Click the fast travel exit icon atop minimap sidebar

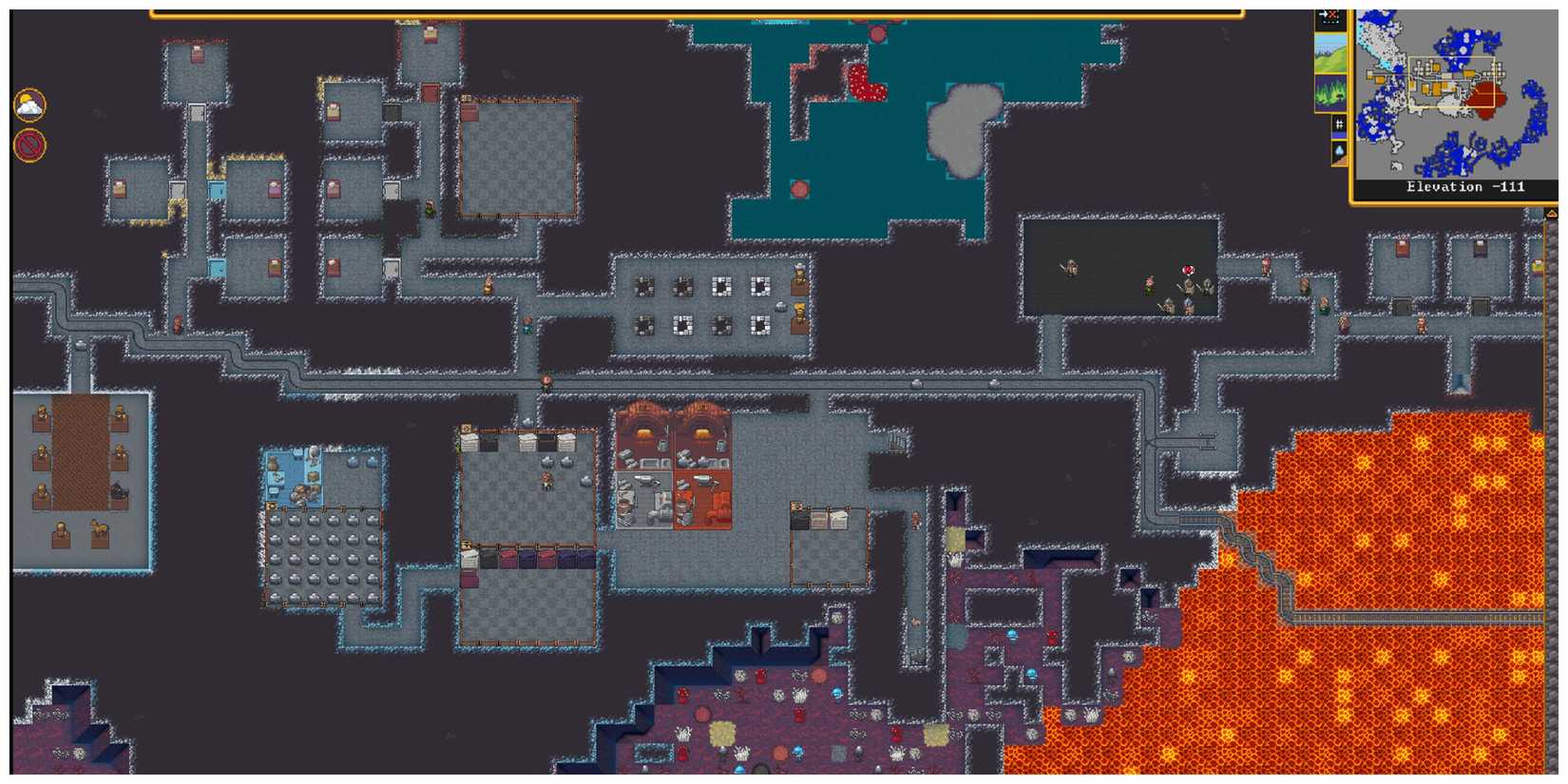(x=1330, y=14)
